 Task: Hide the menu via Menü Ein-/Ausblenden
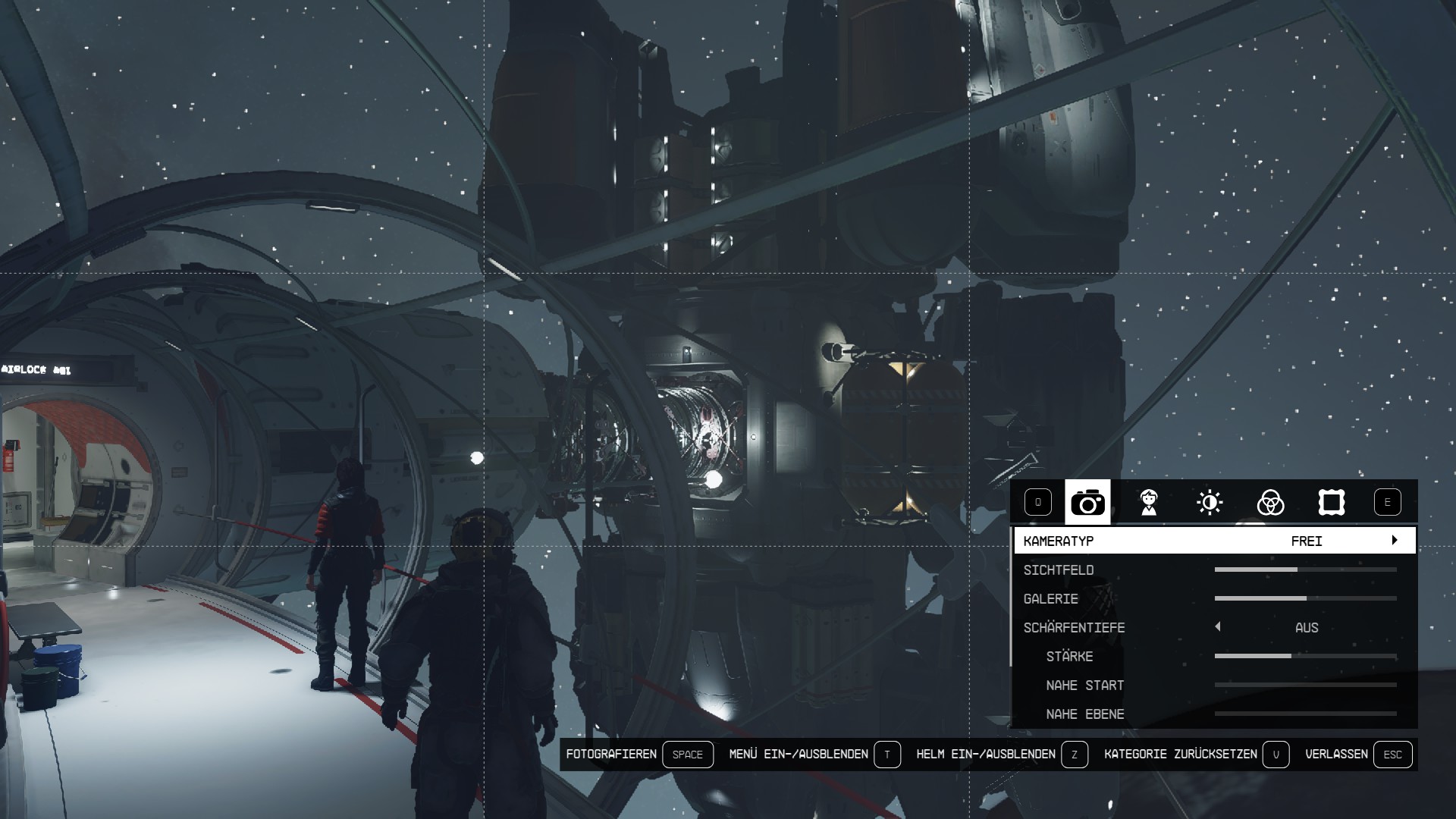click(x=887, y=755)
